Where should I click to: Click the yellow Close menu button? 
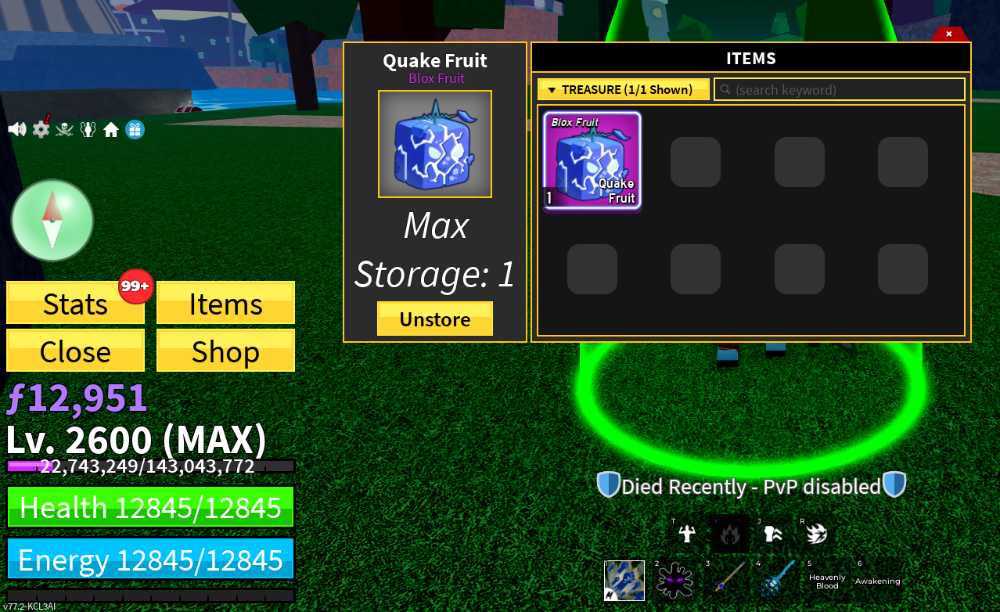[75, 351]
